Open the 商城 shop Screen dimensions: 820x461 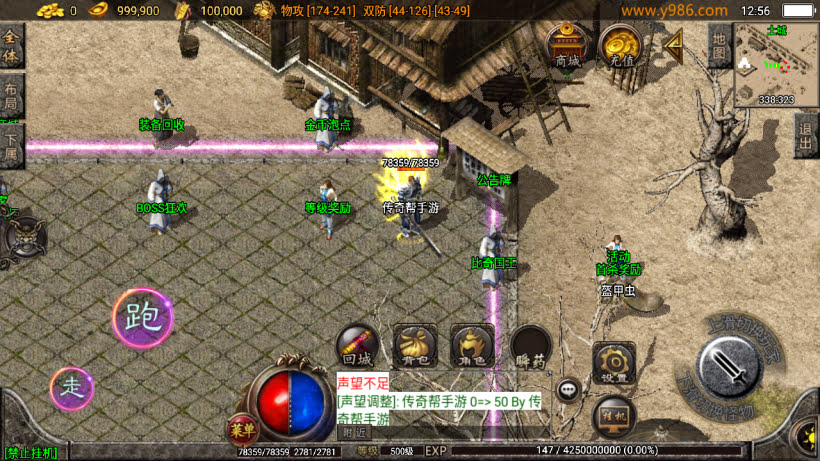tap(567, 46)
